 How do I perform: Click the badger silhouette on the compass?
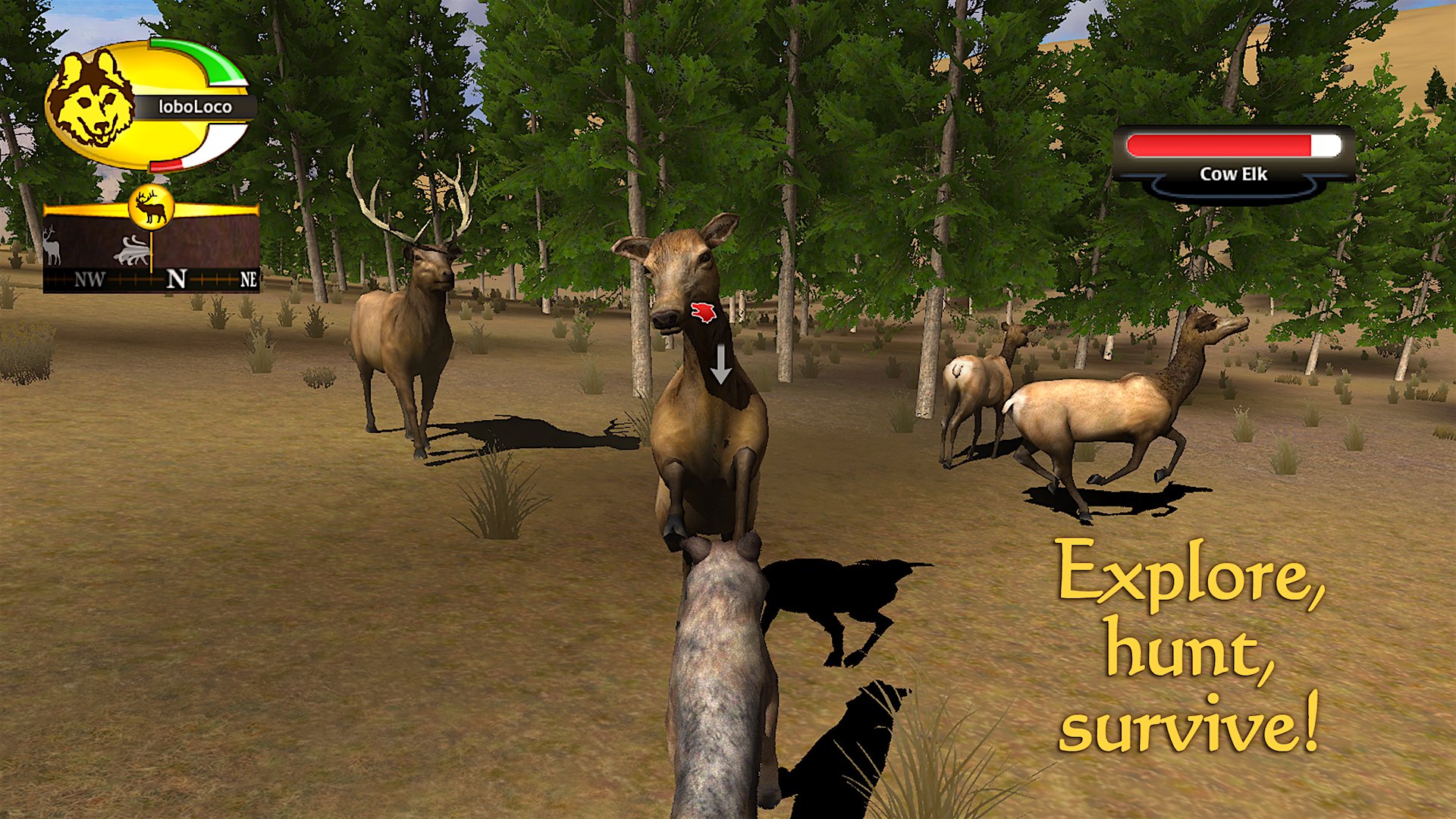coord(130,250)
